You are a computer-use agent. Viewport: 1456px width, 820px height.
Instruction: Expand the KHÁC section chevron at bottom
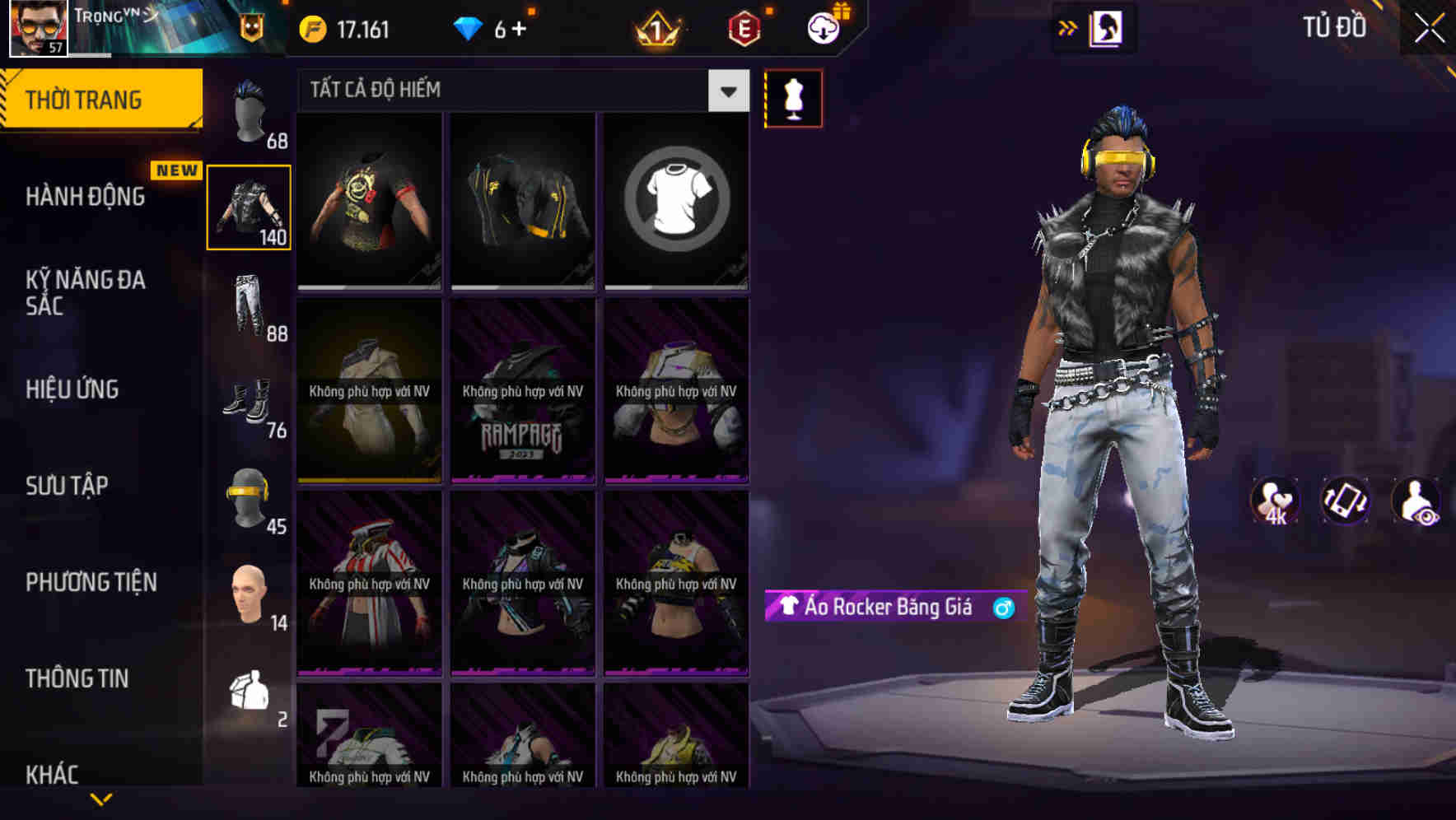(103, 797)
